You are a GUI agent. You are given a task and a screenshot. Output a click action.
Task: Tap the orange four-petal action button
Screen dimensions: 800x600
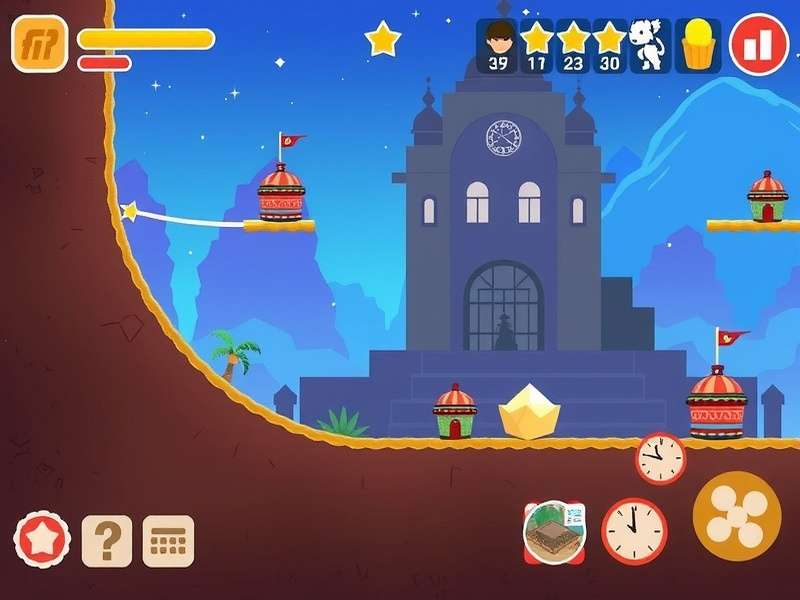click(737, 515)
